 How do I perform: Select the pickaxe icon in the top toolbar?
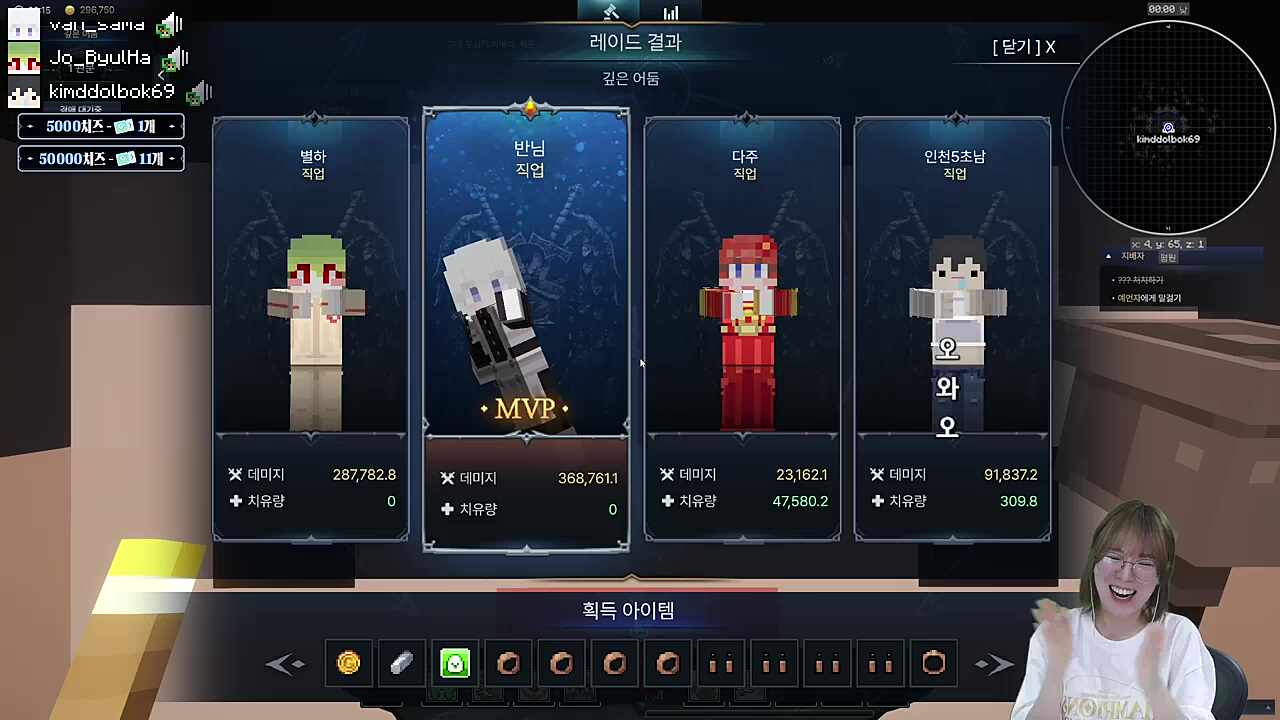click(611, 12)
